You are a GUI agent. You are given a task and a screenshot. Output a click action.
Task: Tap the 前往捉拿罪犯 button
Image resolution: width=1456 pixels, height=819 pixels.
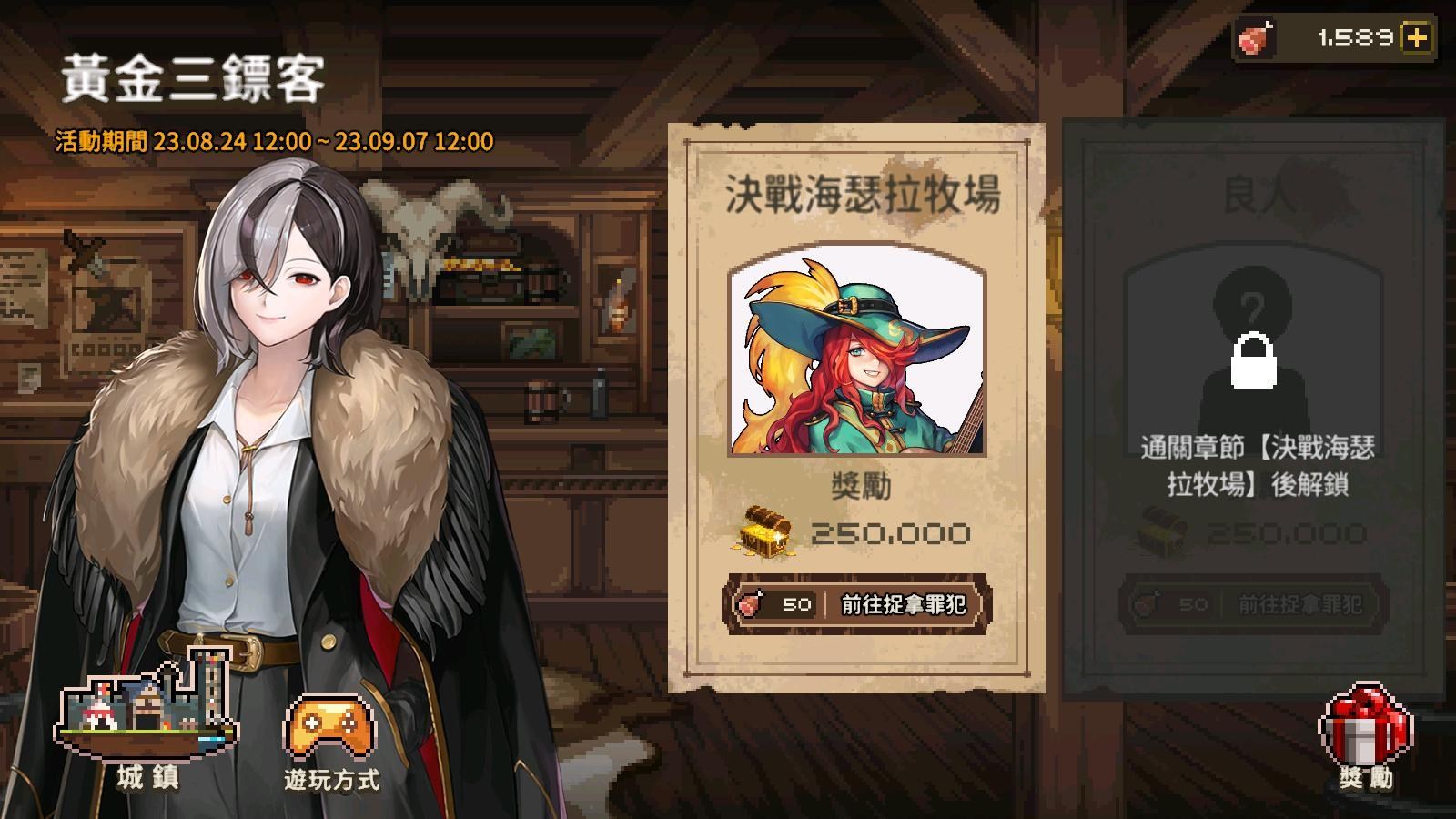point(901,604)
